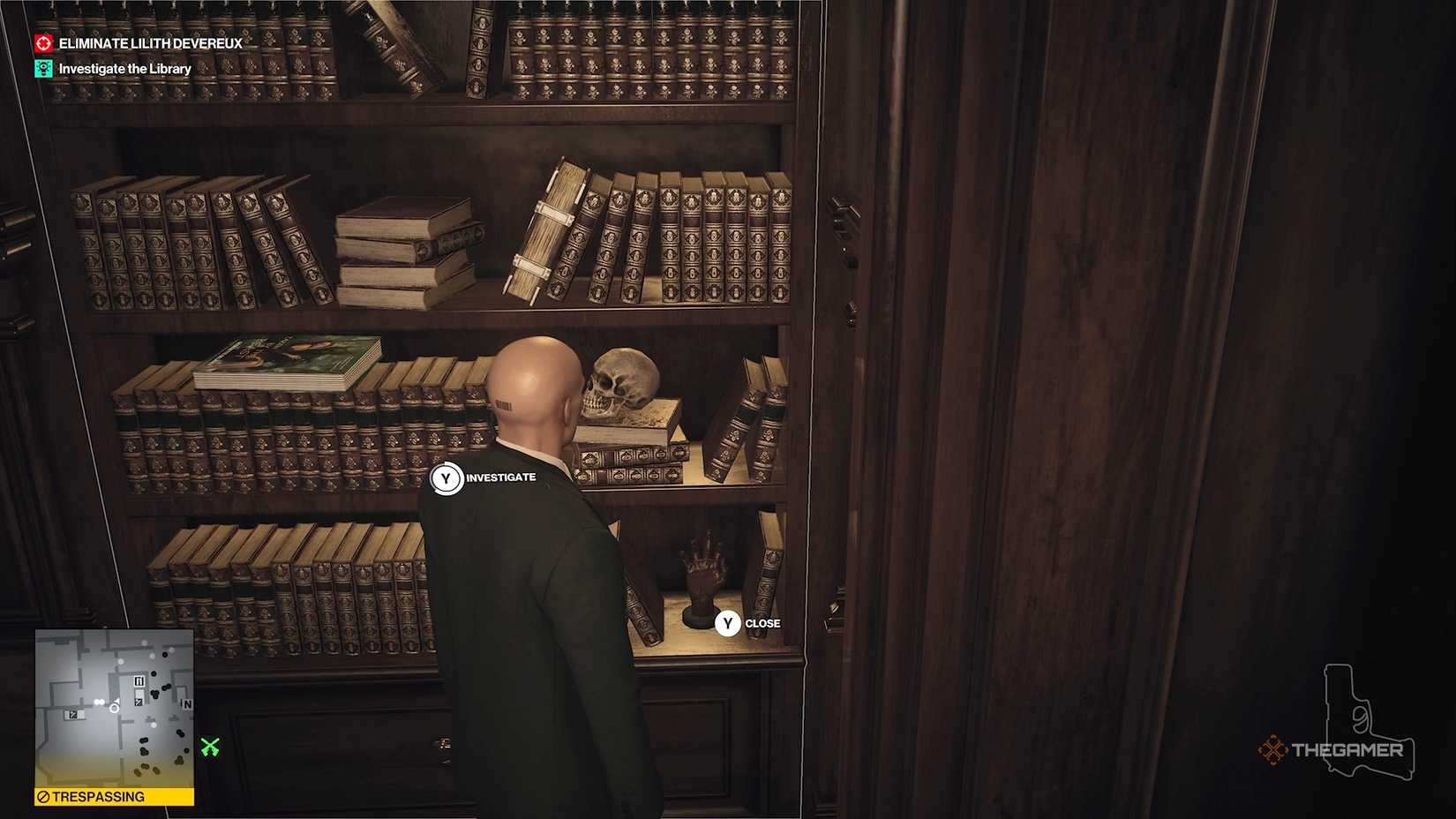This screenshot has width=1456, height=819.
Task: Click the upper exclamation marker on the minimap
Action: click(x=139, y=680)
